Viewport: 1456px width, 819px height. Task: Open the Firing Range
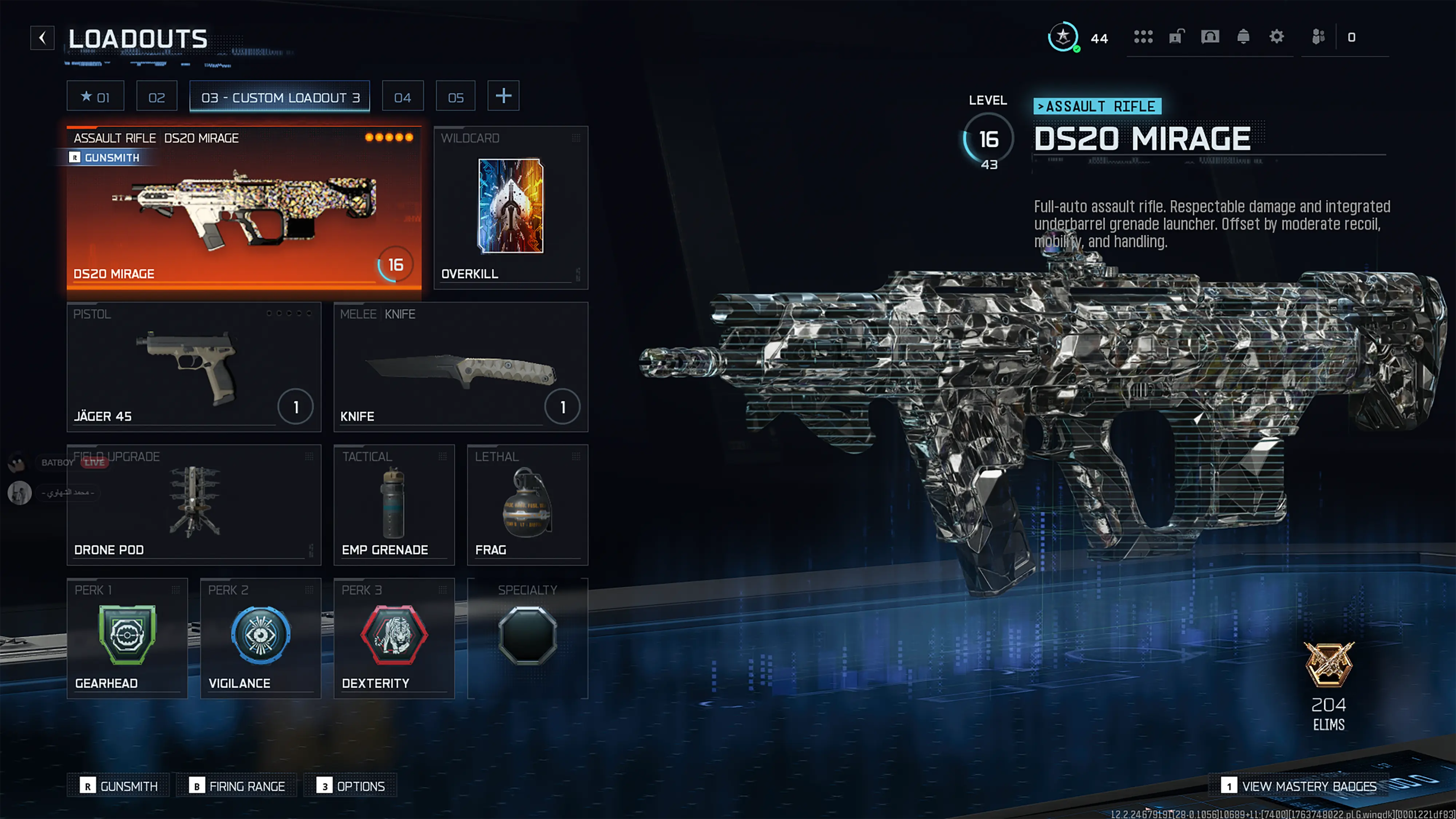[237, 786]
